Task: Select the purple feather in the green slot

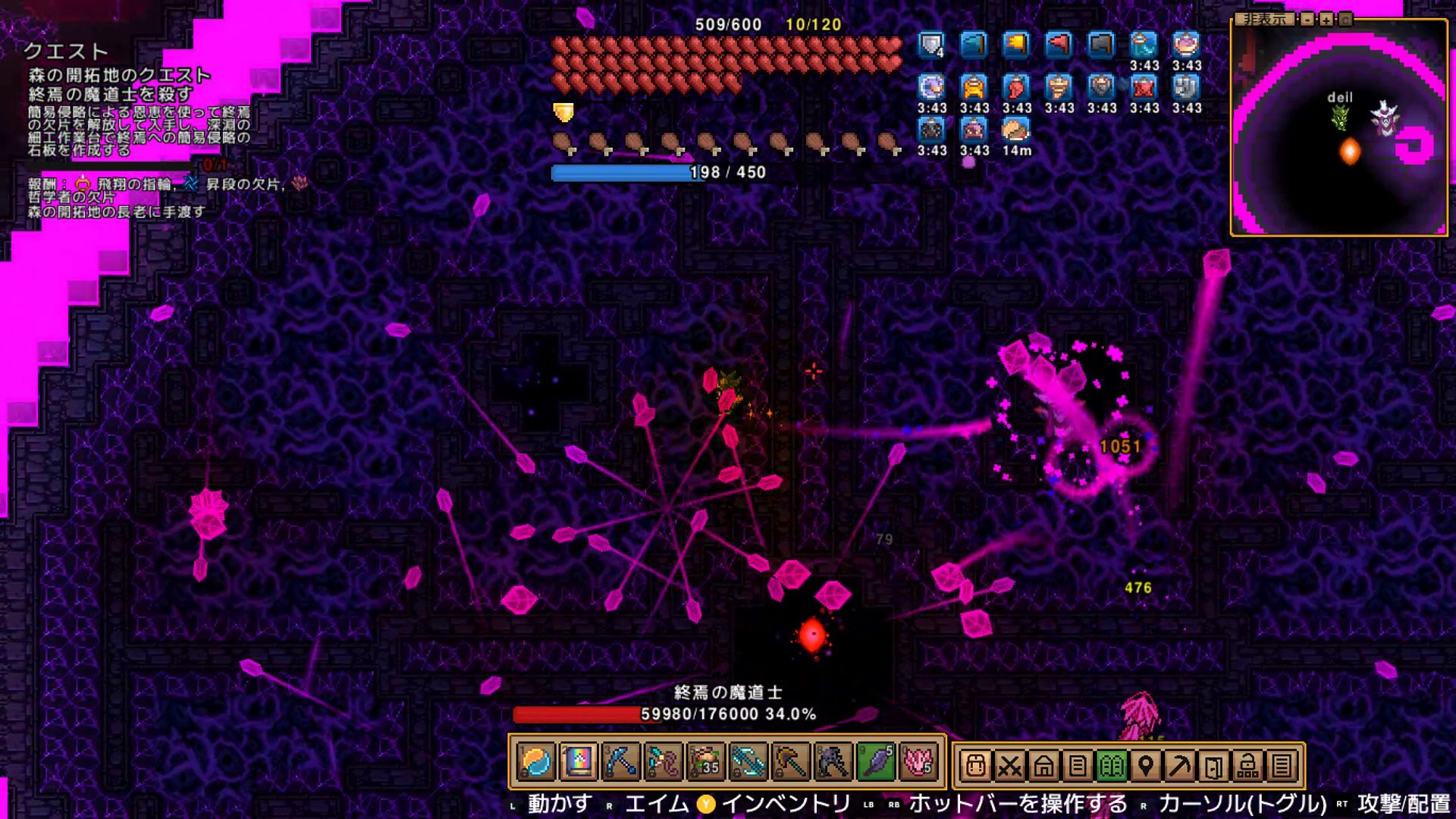Action: coord(876,762)
